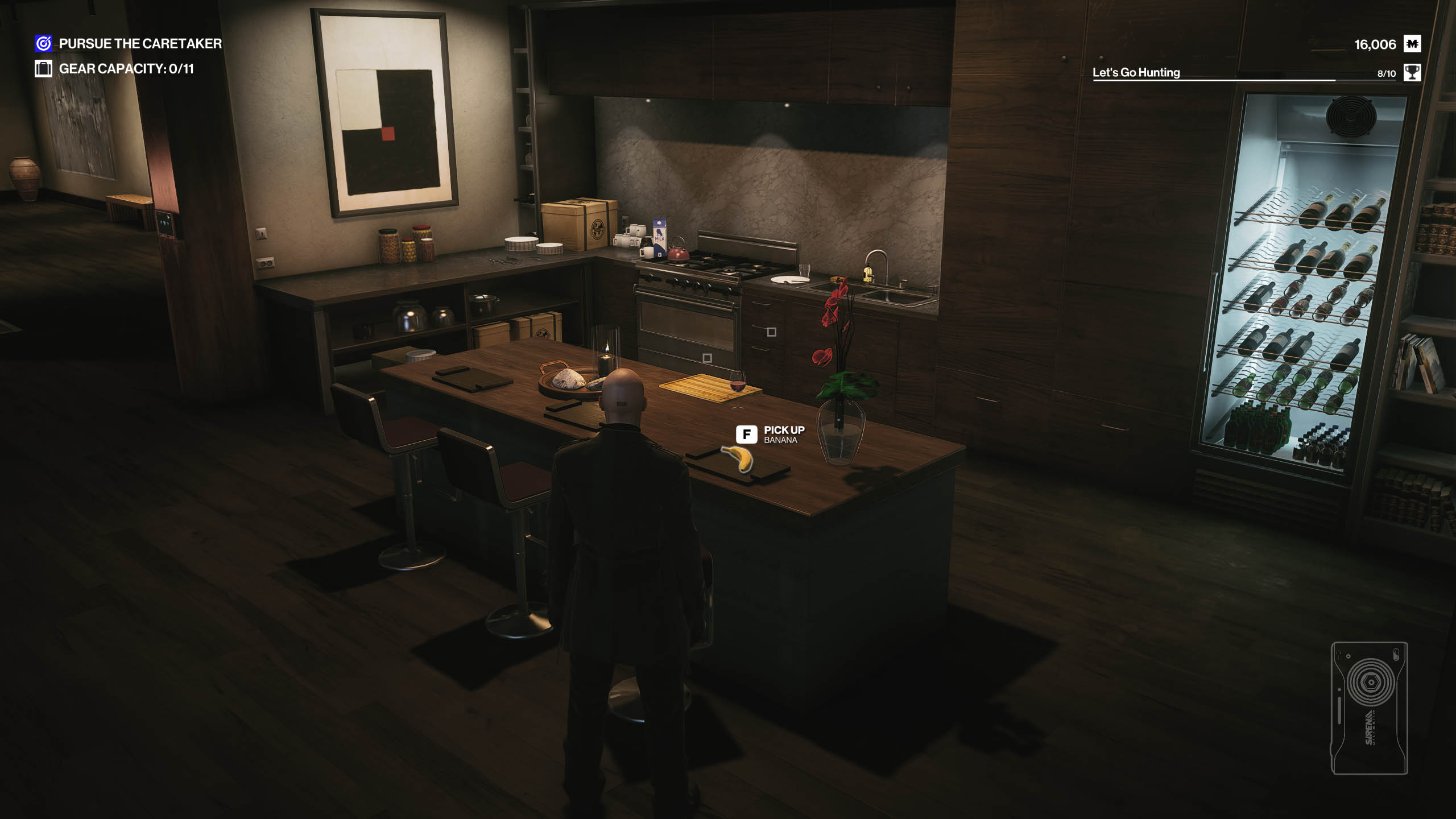Click the challenge trophy icon
The height and width of the screenshot is (819, 1456).
[1412, 73]
